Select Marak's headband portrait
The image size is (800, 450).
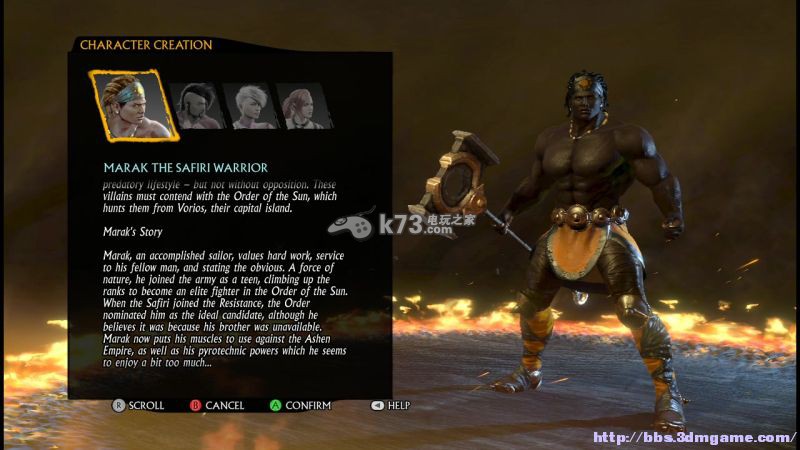click(x=133, y=104)
